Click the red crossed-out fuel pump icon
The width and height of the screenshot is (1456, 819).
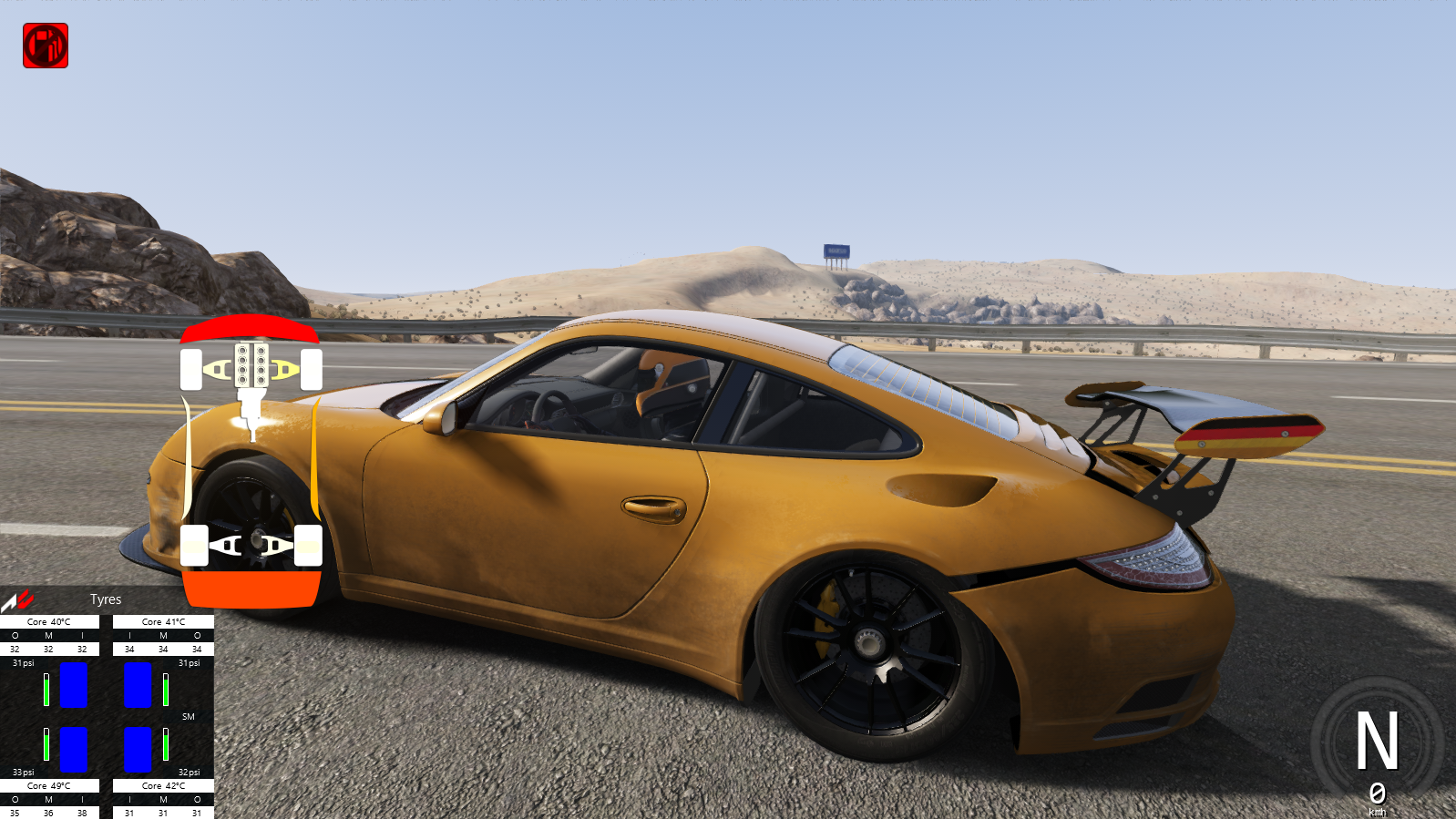[46, 46]
